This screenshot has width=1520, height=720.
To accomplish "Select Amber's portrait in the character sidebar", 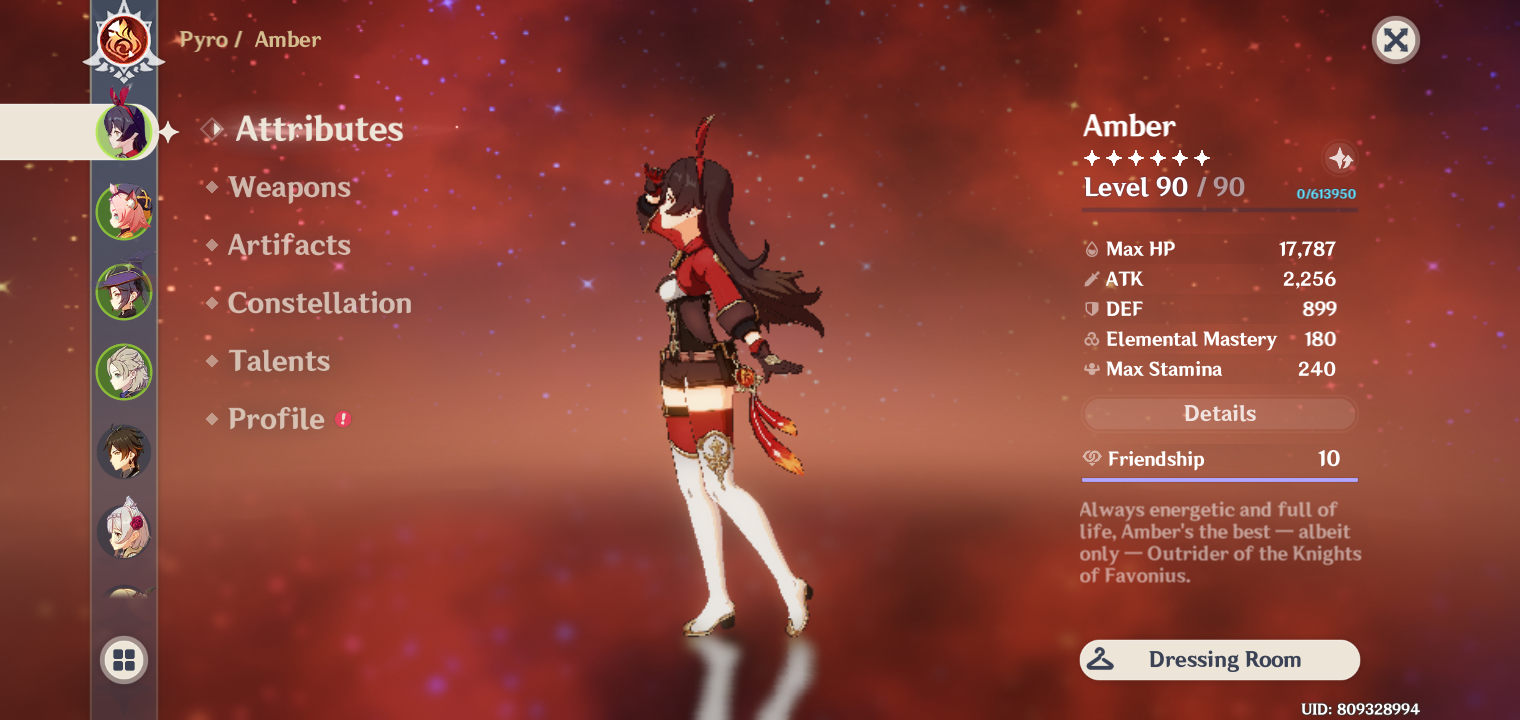I will tap(123, 131).
